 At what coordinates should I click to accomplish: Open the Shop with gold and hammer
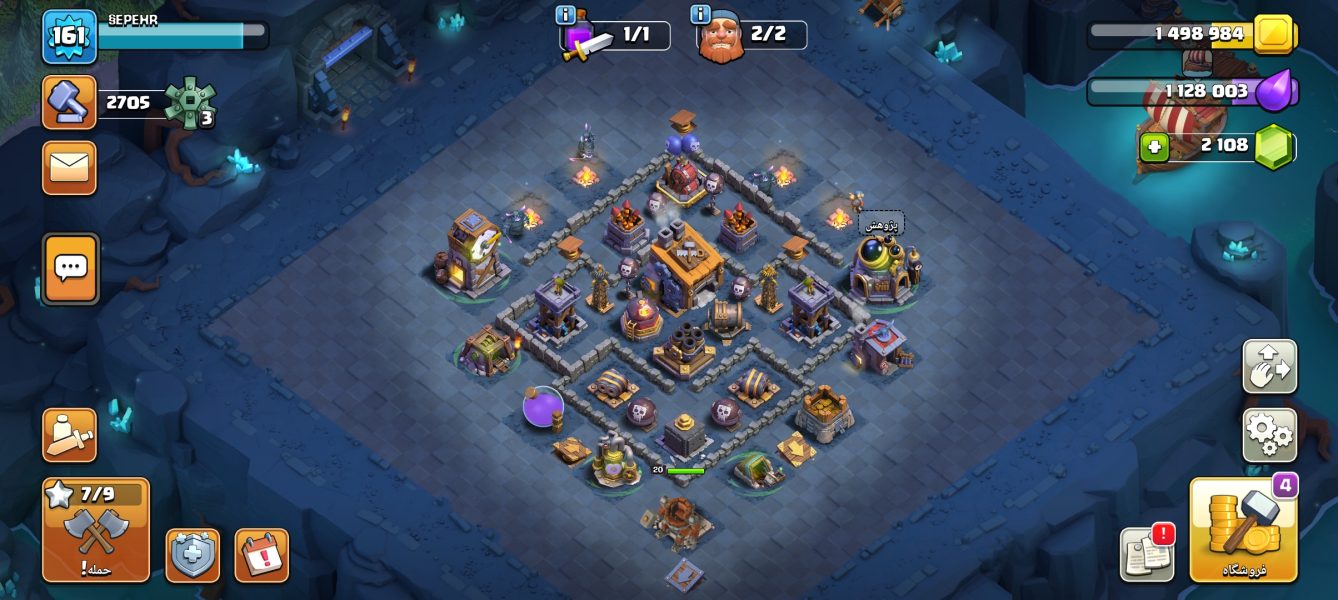coord(1243,530)
